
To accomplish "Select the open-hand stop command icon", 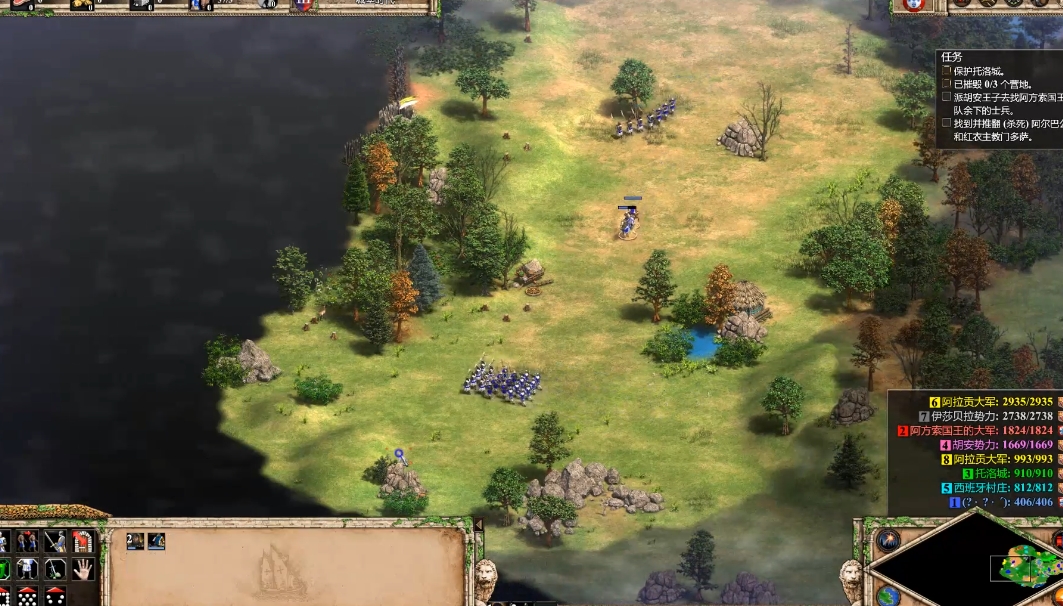I will tap(83, 569).
